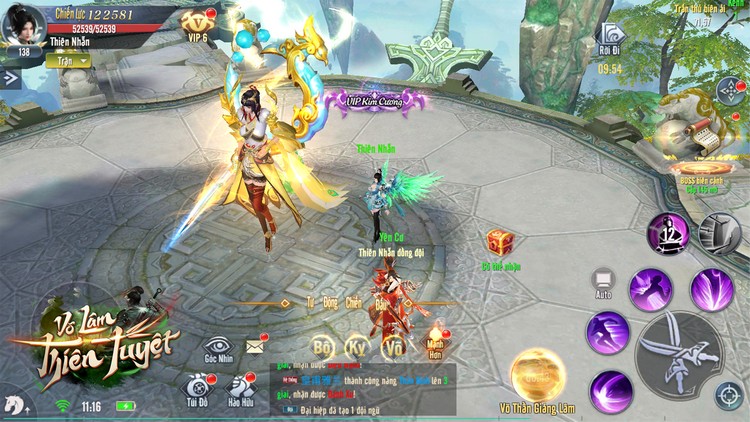Tap the target lock crosshair button
This screenshot has height=422, width=750.
point(729,395)
